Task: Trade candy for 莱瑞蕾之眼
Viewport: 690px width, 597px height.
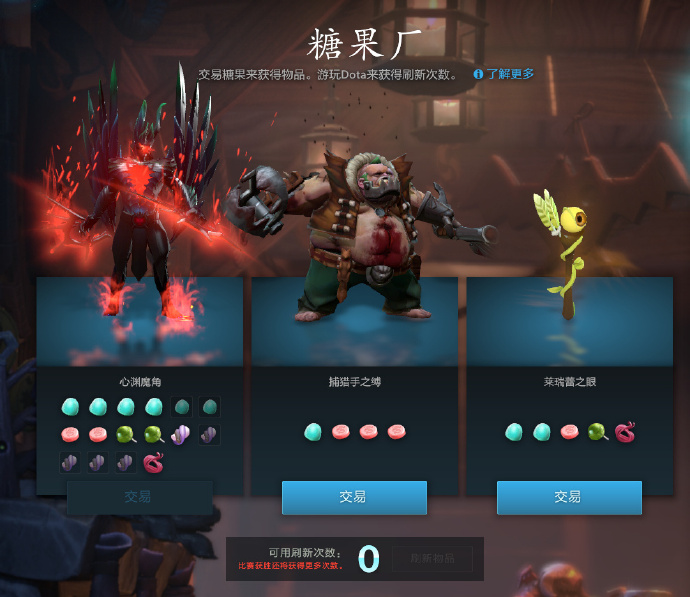Action: pos(569,497)
